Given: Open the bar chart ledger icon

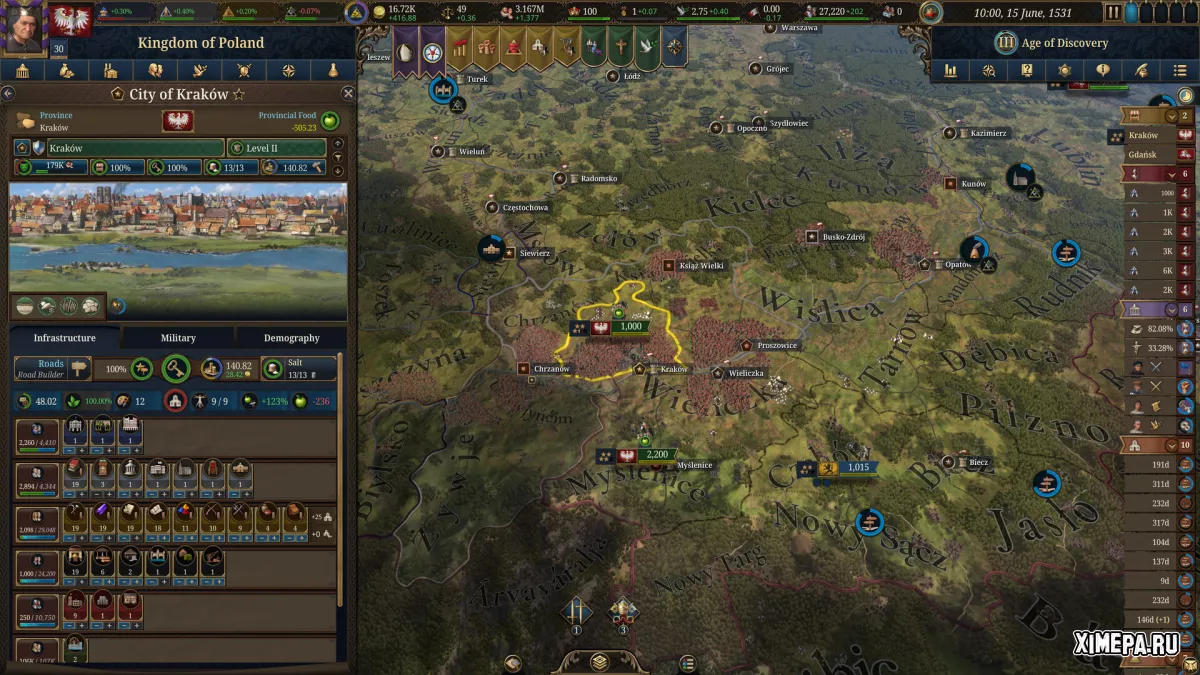Looking at the screenshot, I should click(950, 71).
